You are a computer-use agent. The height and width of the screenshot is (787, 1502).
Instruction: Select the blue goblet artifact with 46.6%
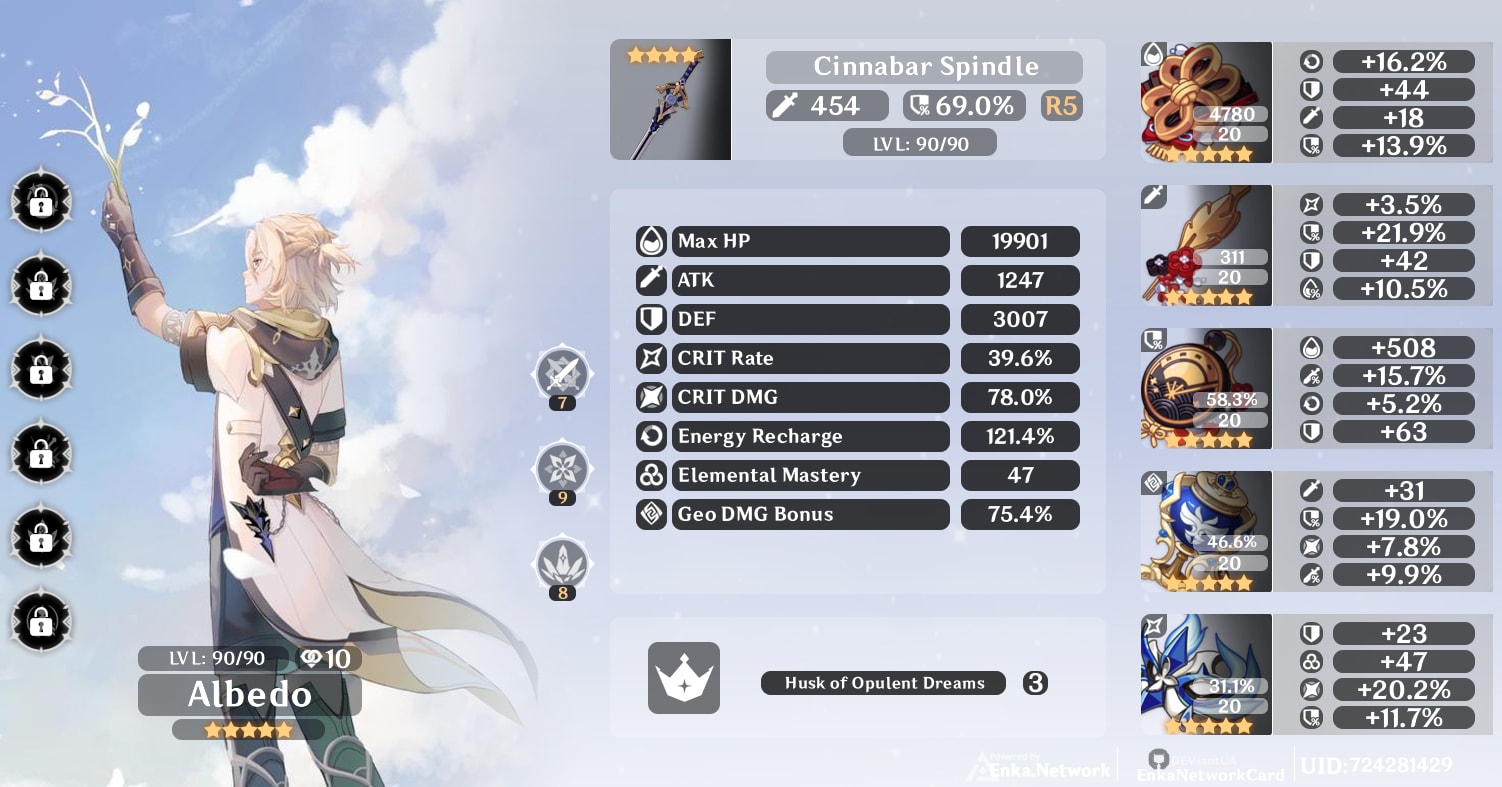click(1205, 531)
